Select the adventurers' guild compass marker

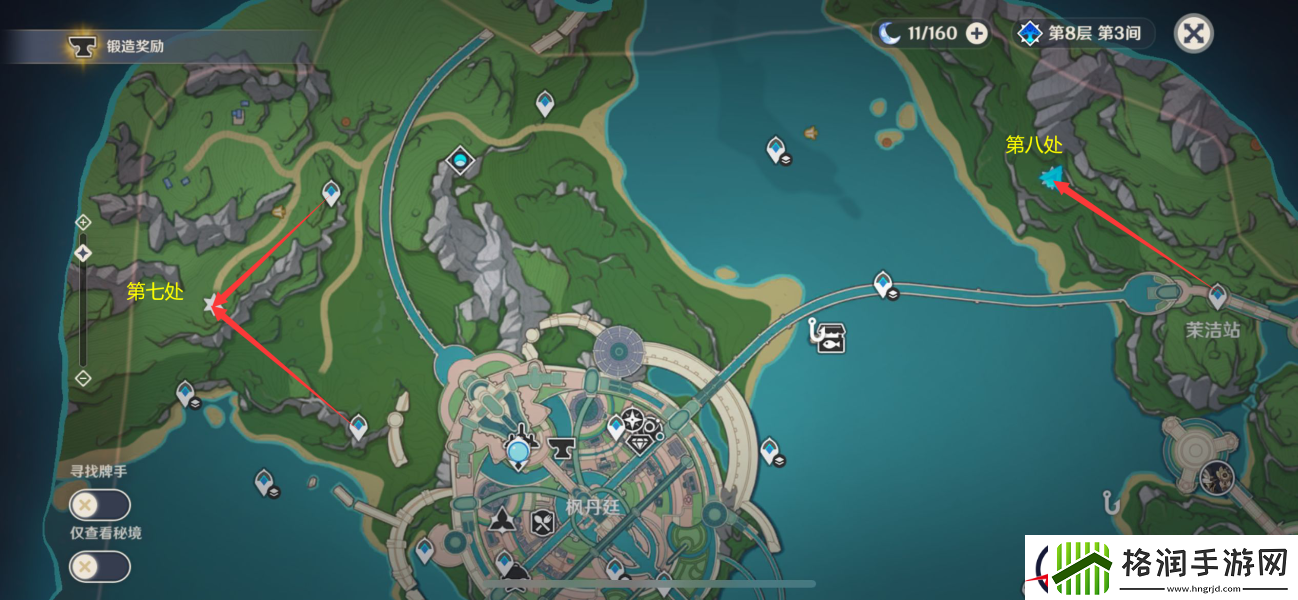click(x=632, y=420)
